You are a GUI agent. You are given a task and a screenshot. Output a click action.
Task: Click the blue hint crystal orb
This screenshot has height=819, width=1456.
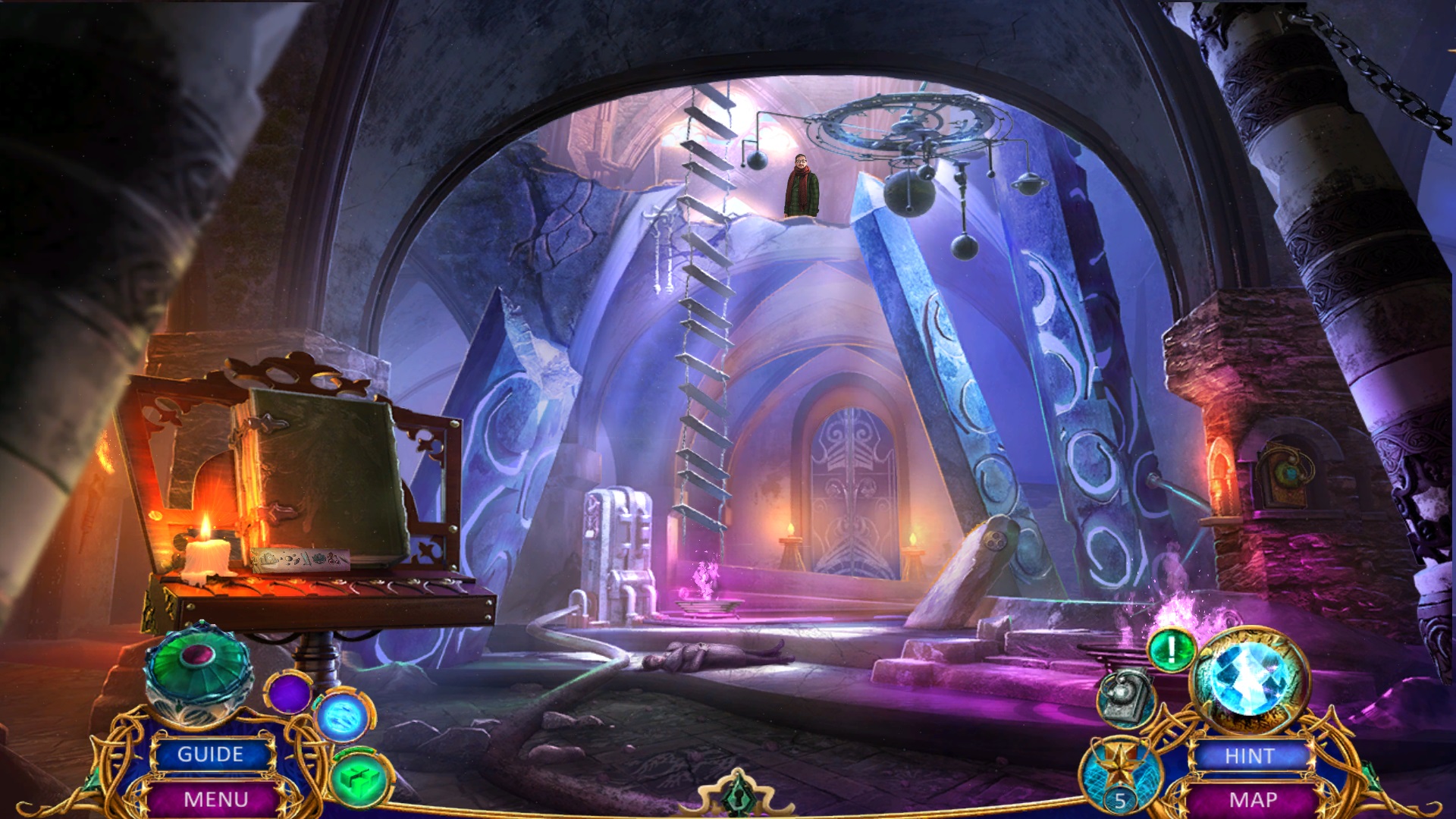(1248, 679)
